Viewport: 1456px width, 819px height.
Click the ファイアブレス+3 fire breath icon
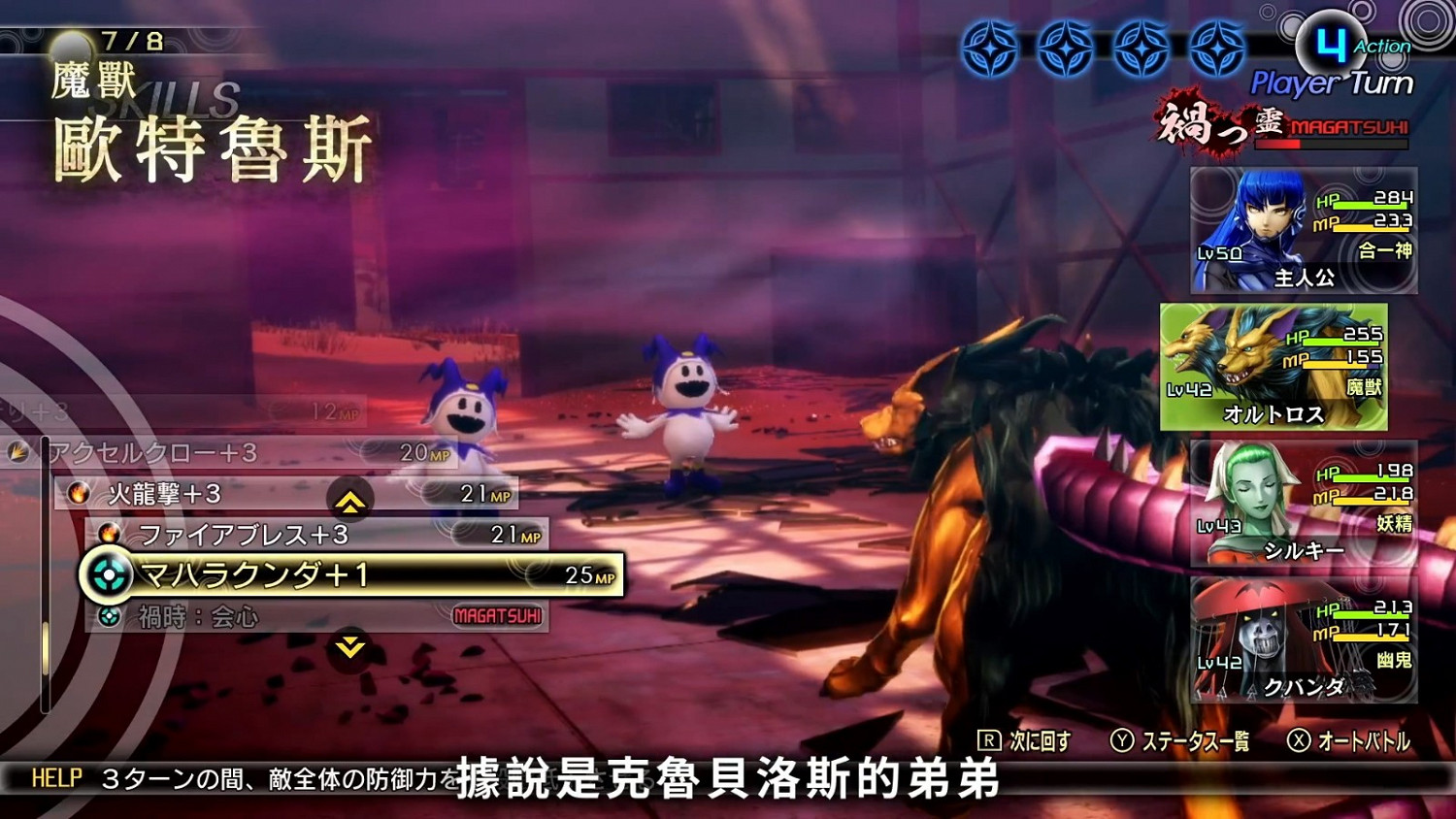click(x=111, y=533)
